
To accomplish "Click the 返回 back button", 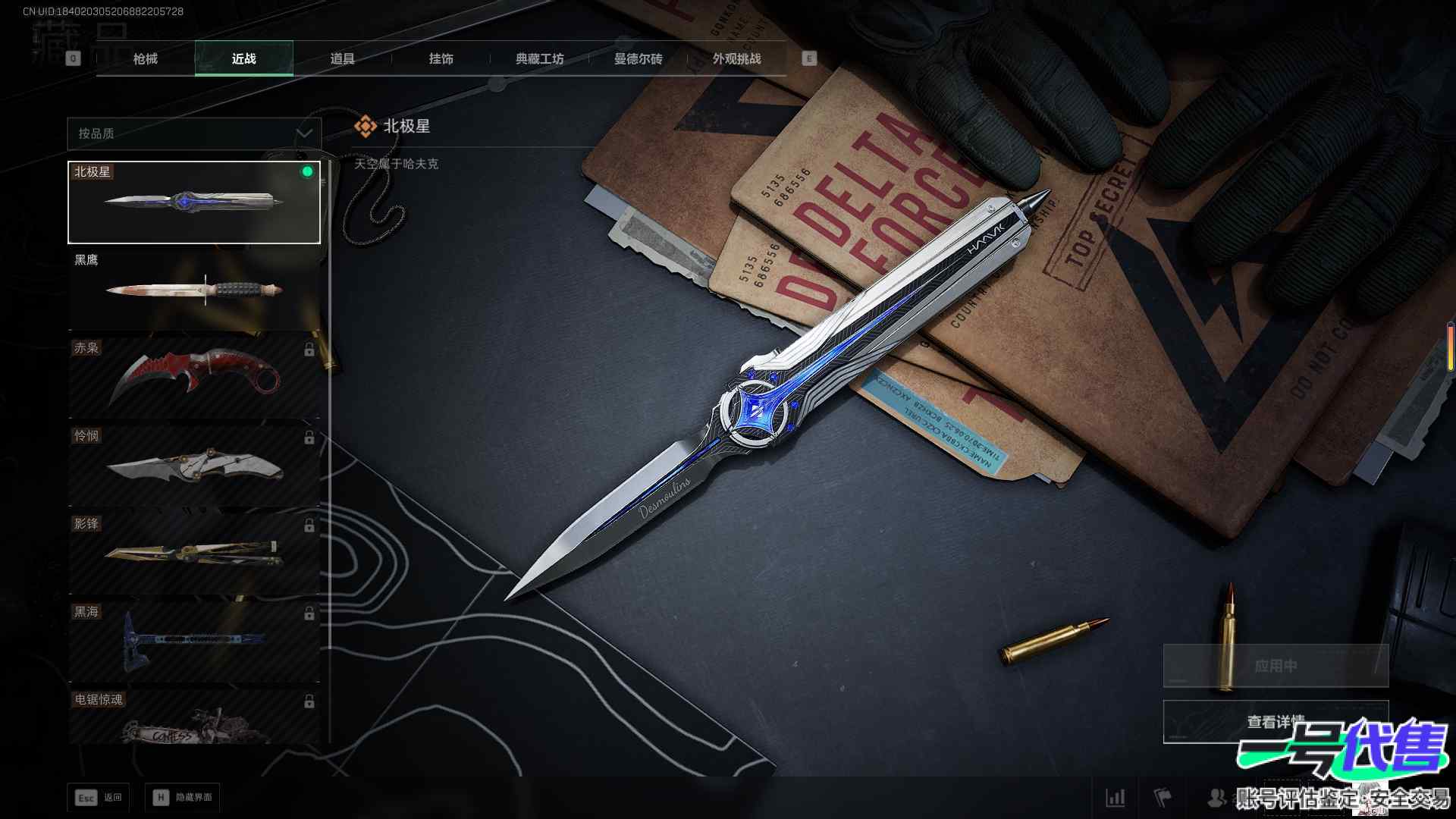I will [x=99, y=798].
